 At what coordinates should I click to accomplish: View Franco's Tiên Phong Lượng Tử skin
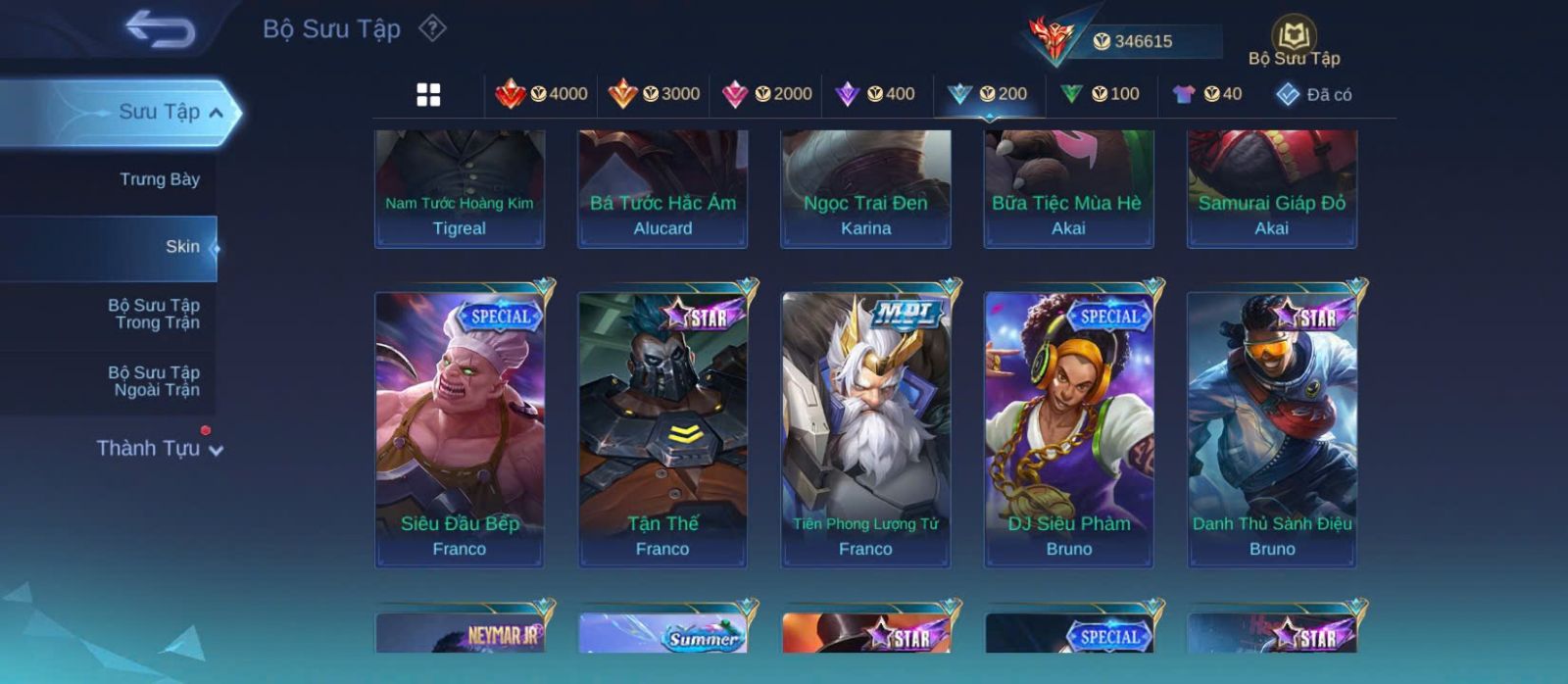click(865, 428)
